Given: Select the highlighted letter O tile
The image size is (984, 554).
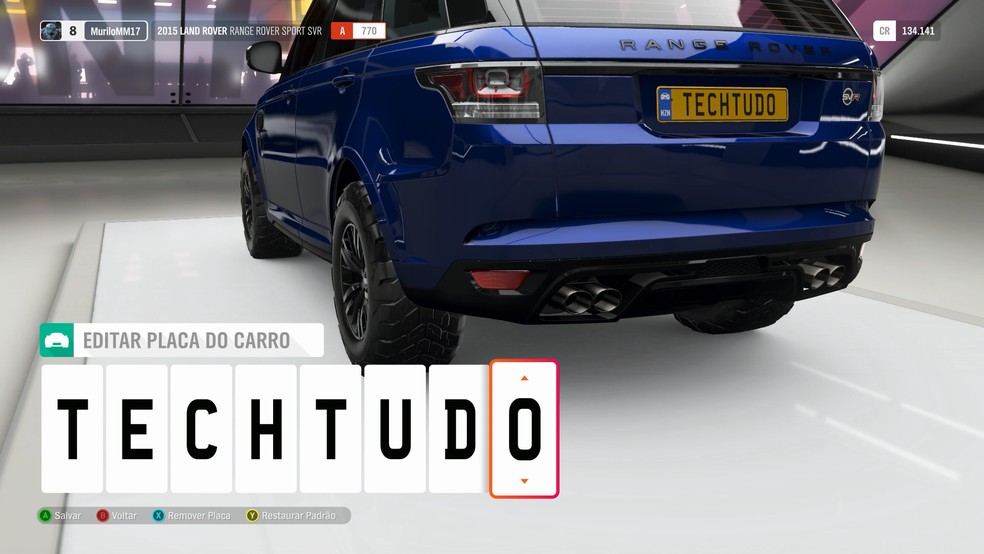Looking at the screenshot, I should point(524,428).
